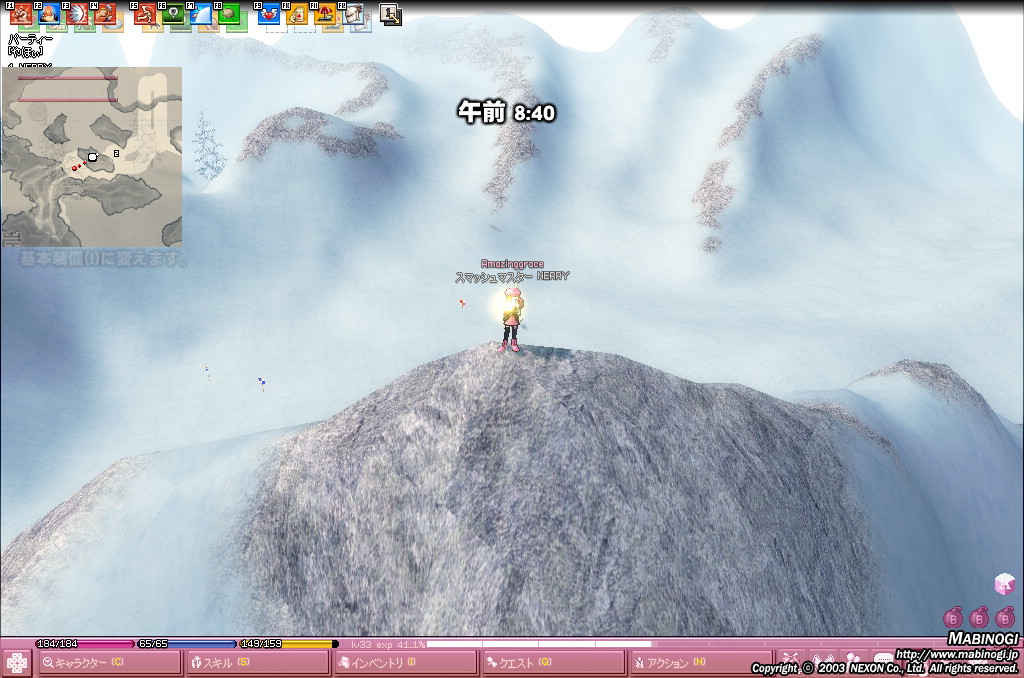Use the F2 campfire skill icon
This screenshot has width=1024, height=678.
pos(48,14)
